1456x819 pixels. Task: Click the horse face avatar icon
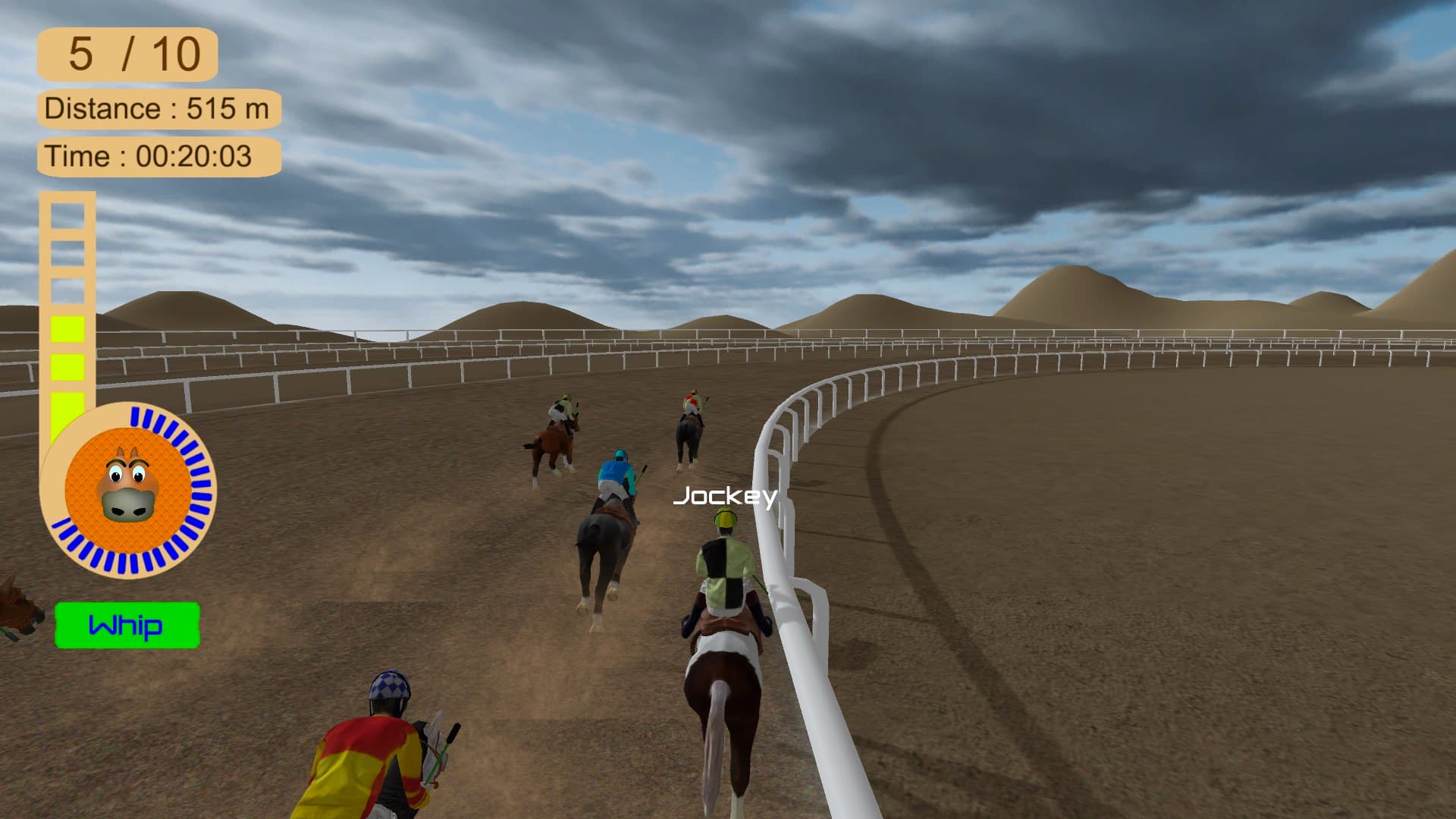tap(129, 493)
